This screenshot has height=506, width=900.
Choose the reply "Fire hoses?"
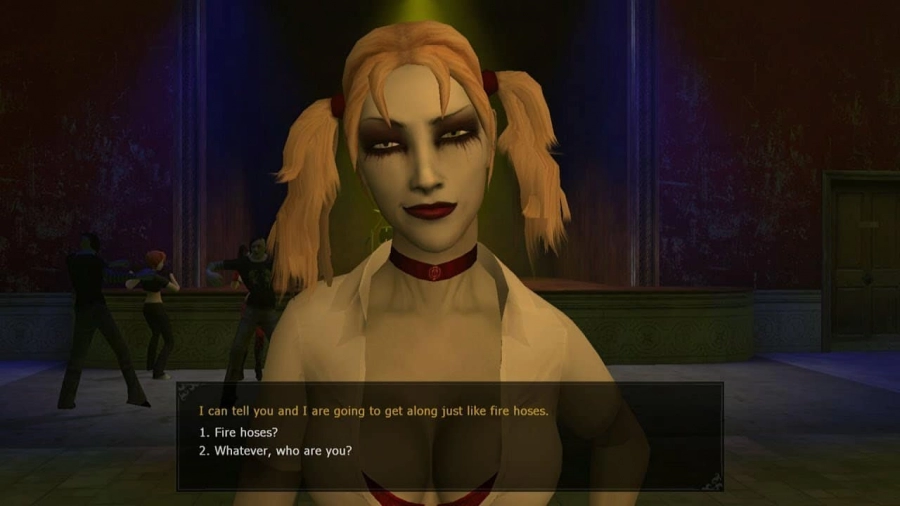pos(241,431)
